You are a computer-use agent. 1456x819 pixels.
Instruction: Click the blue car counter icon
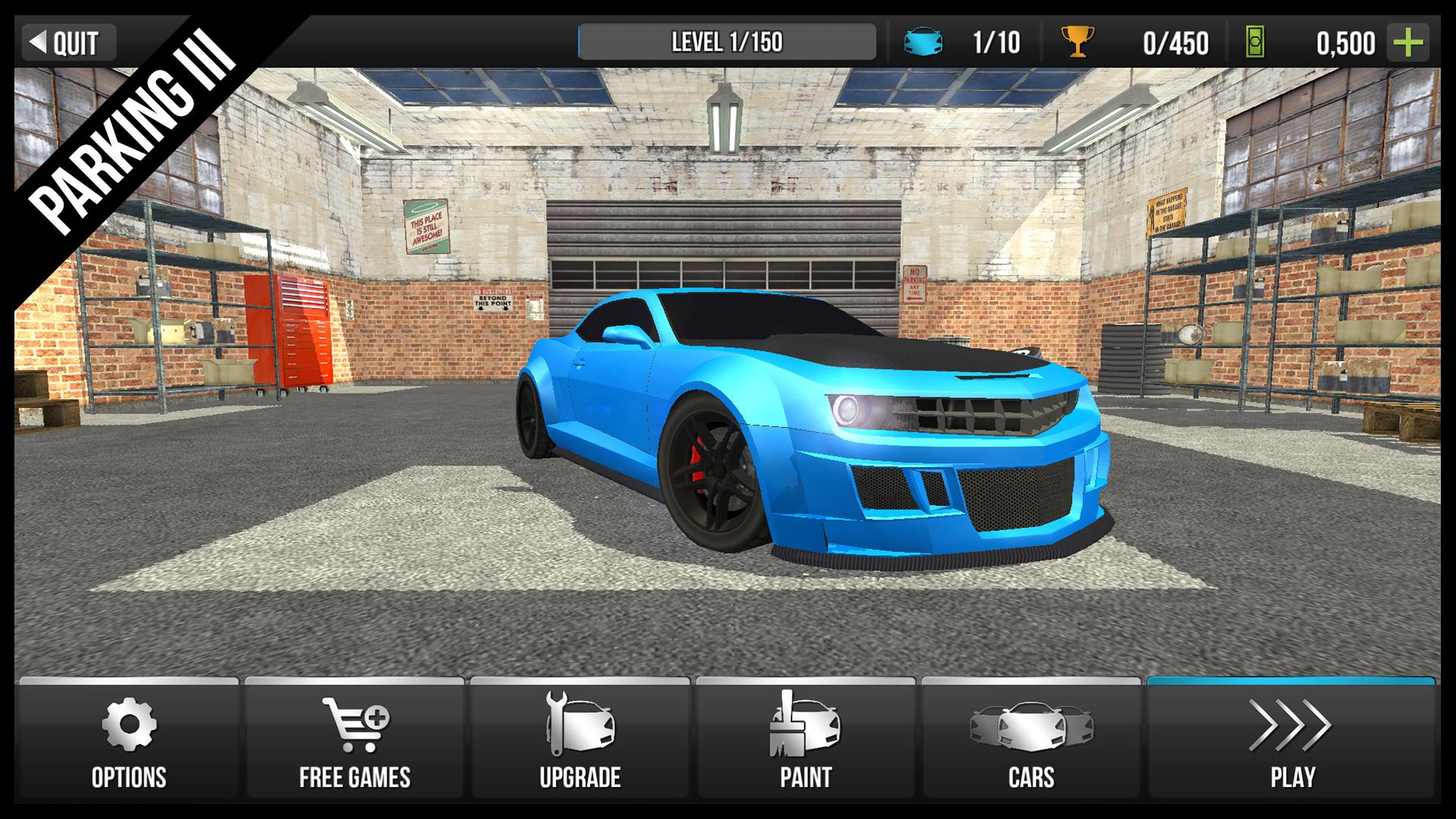(922, 43)
